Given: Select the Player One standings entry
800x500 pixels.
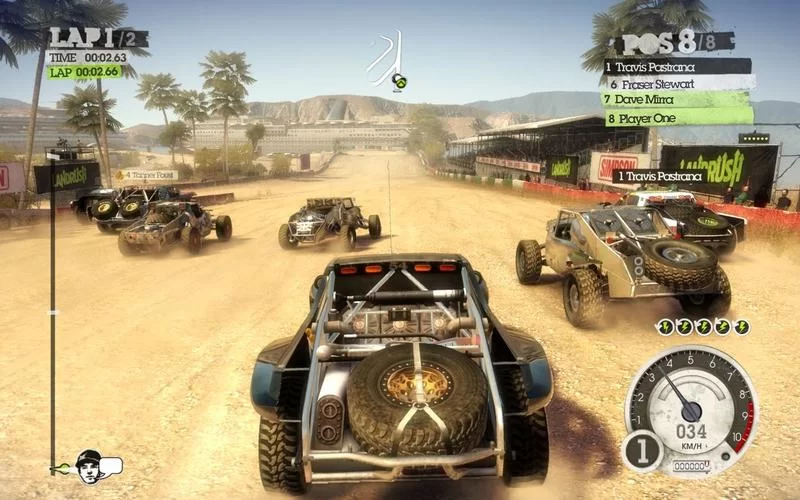Looking at the screenshot, I should 676,115.
